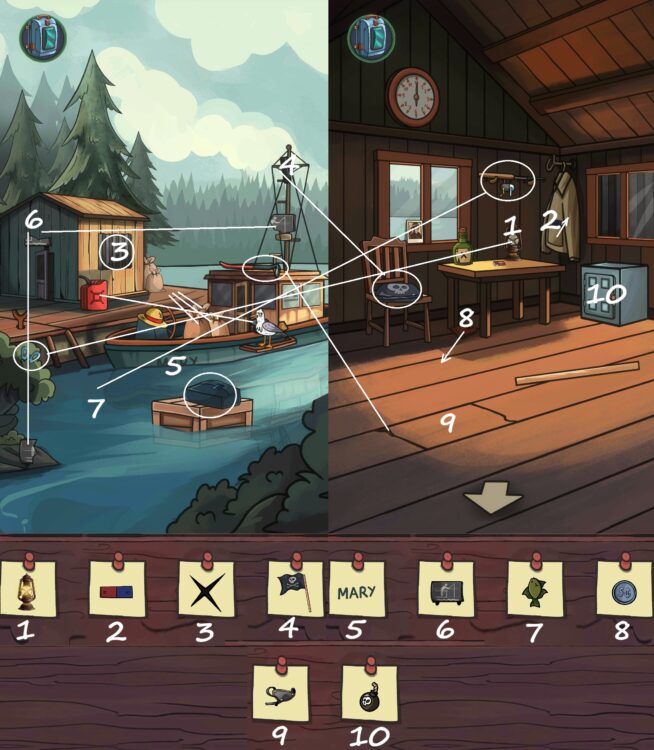
Task: Open the backpack icon in the cabin scene
Action: (370, 37)
